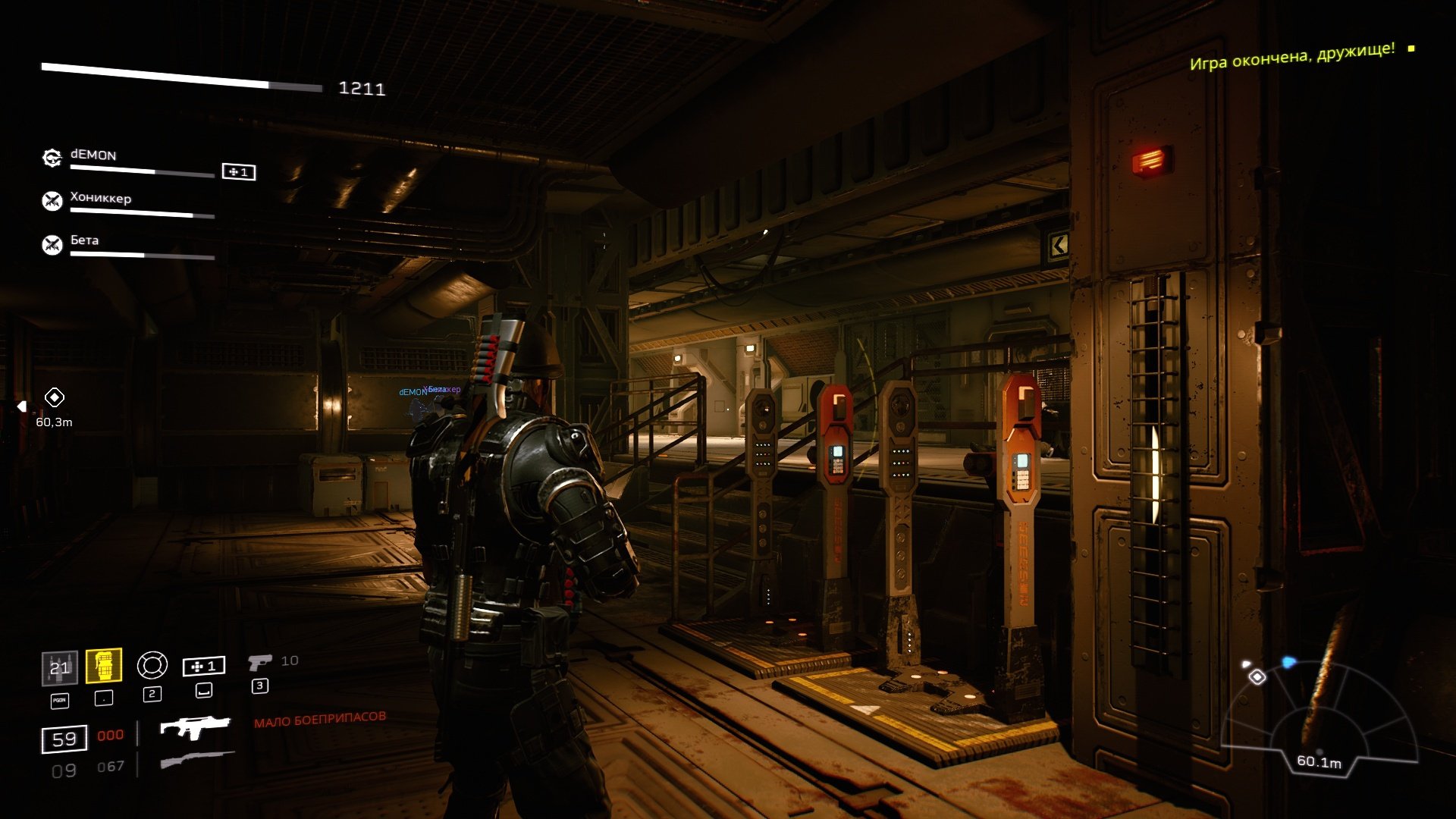Image resolution: width=1456 pixels, height=819 pixels.
Task: Select the active pulse rifle weapon
Action: pyautogui.click(x=195, y=727)
